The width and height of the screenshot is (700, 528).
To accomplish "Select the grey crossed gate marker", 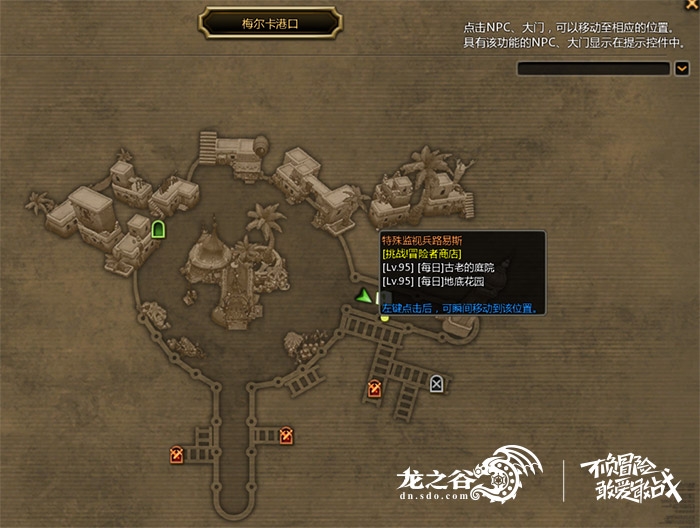I will pos(436,383).
